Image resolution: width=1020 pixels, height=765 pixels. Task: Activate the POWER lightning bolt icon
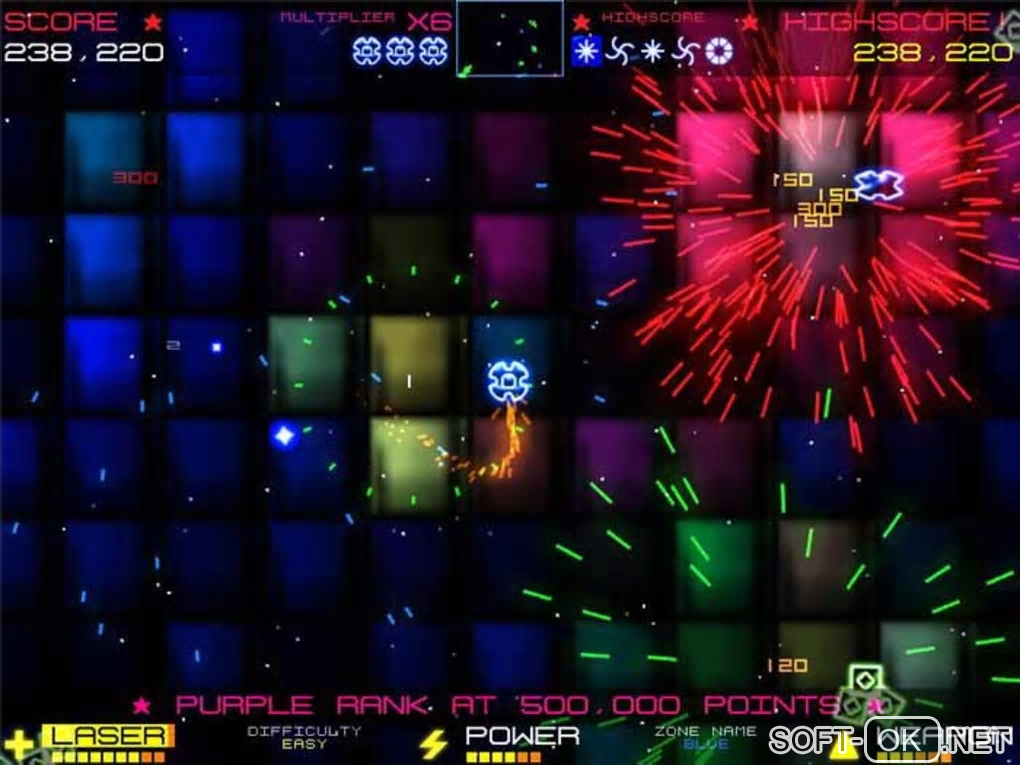[433, 743]
